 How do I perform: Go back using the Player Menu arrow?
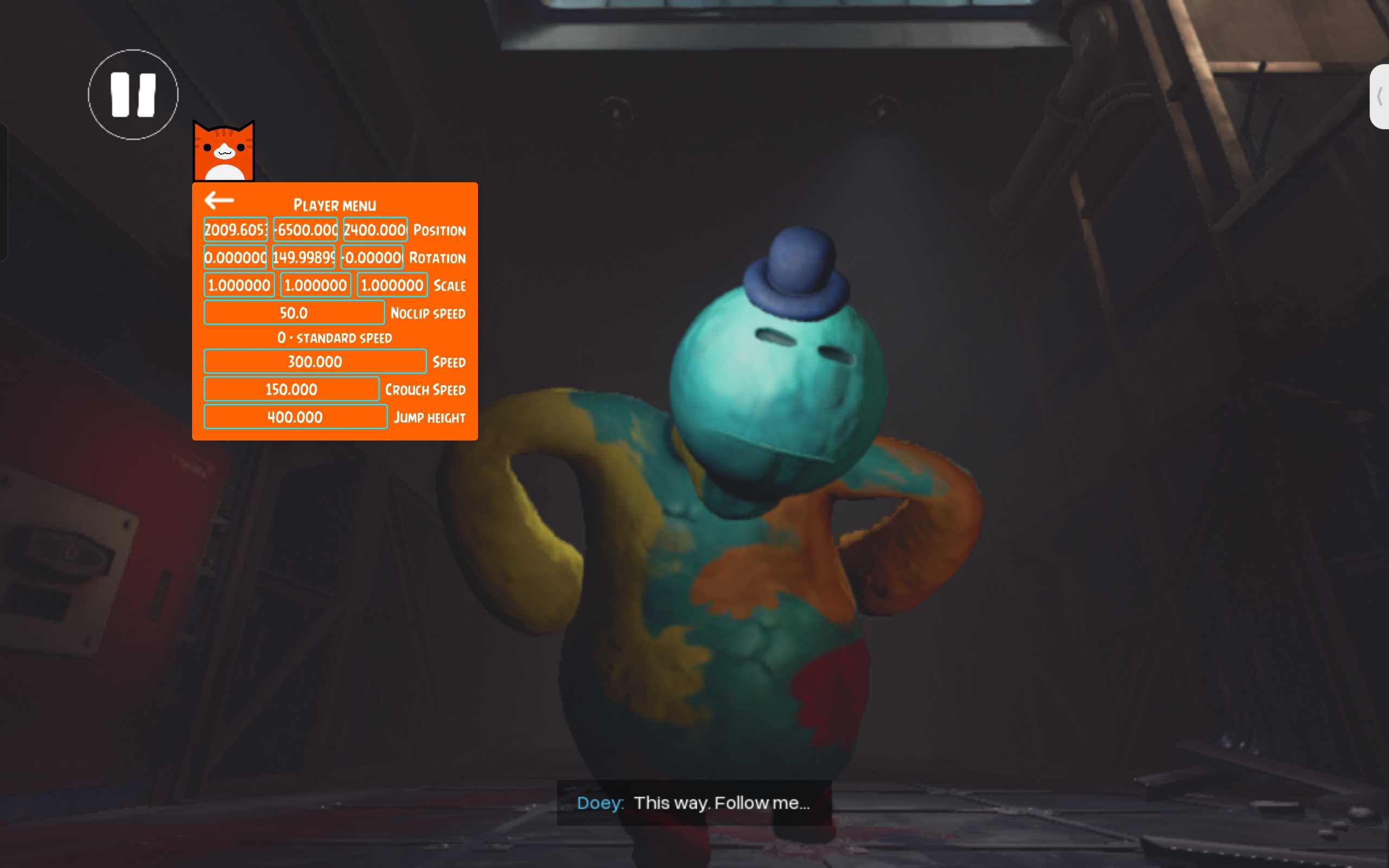click(219, 200)
